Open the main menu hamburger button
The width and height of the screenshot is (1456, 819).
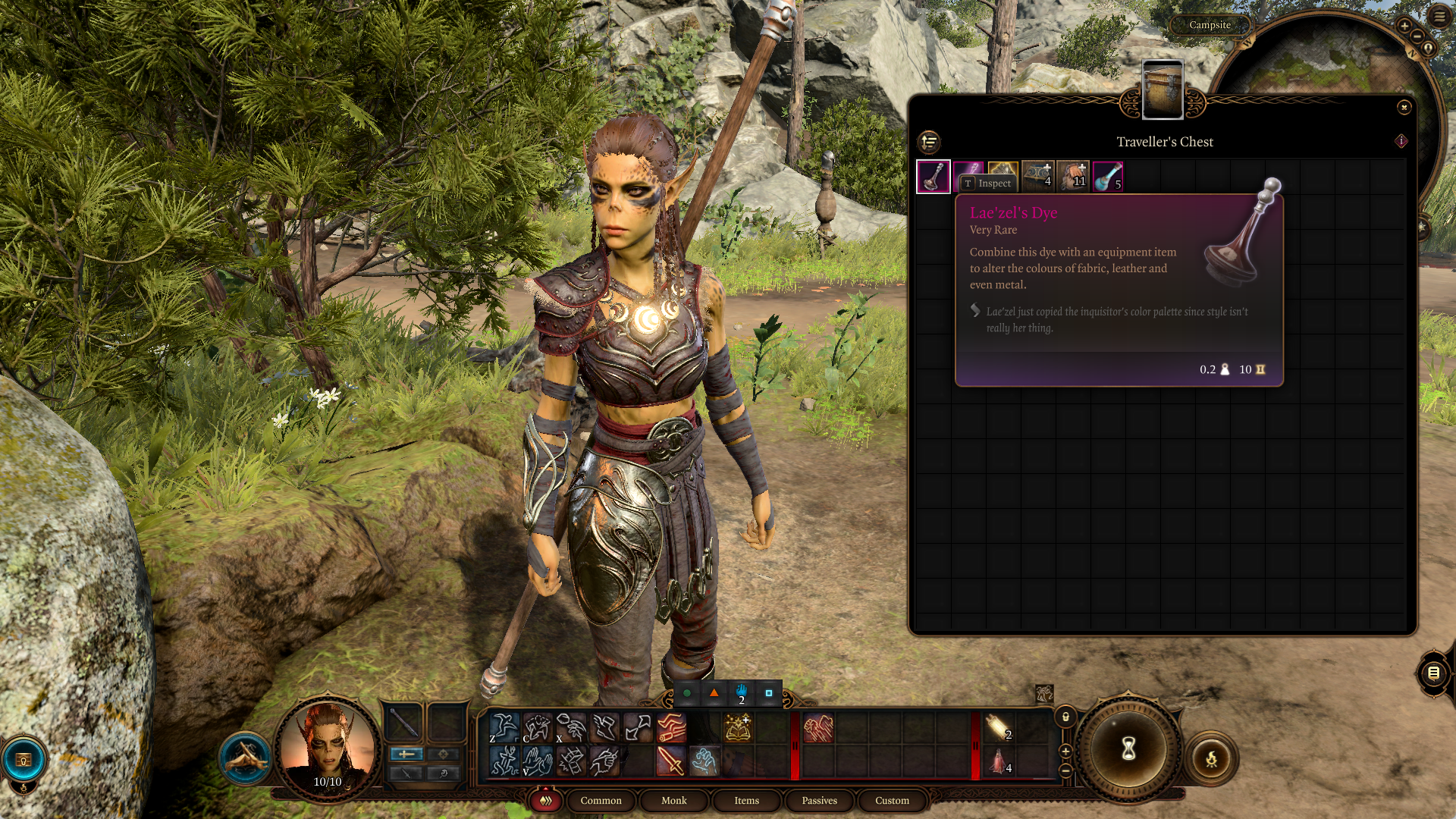1439,16
